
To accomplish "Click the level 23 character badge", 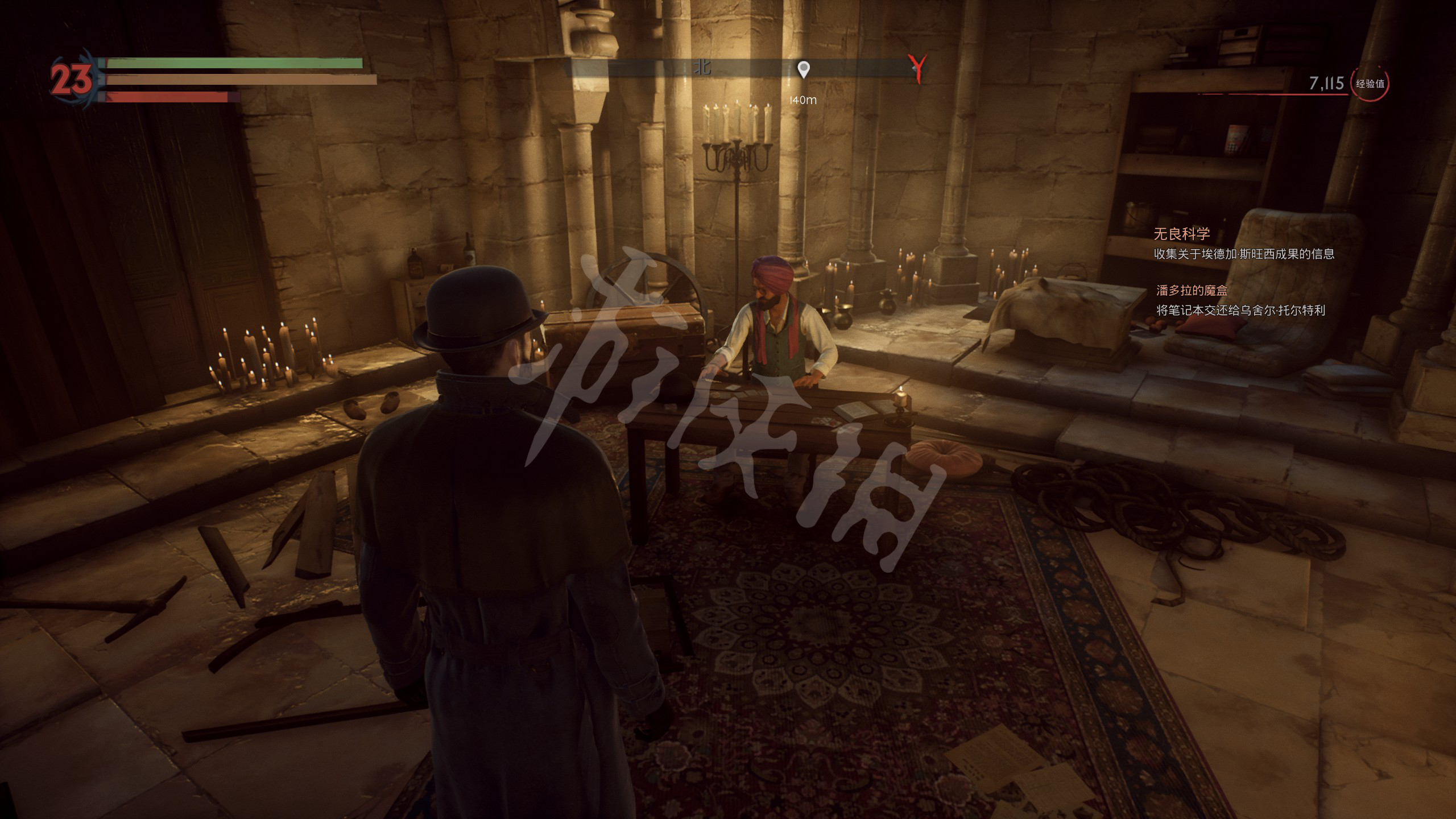I will (71, 79).
